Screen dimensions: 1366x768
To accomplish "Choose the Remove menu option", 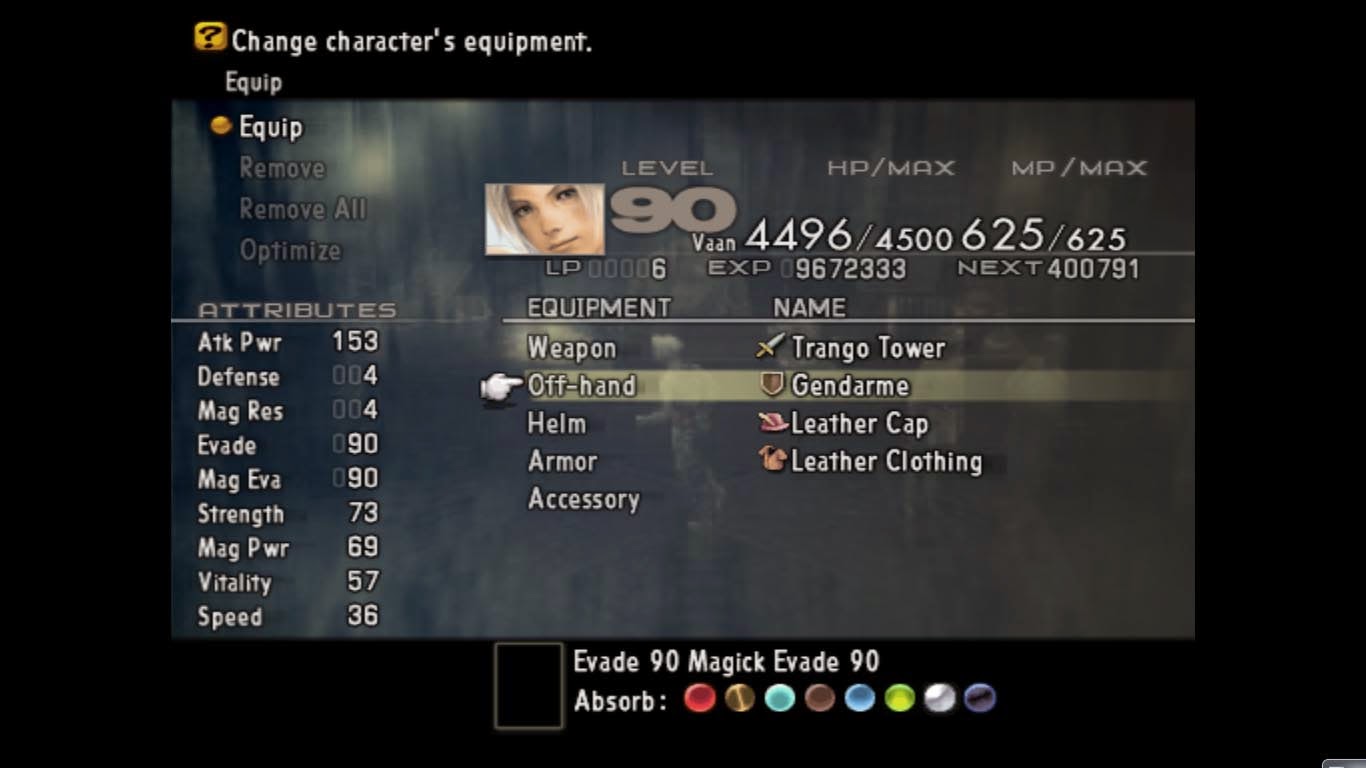I will [x=281, y=169].
